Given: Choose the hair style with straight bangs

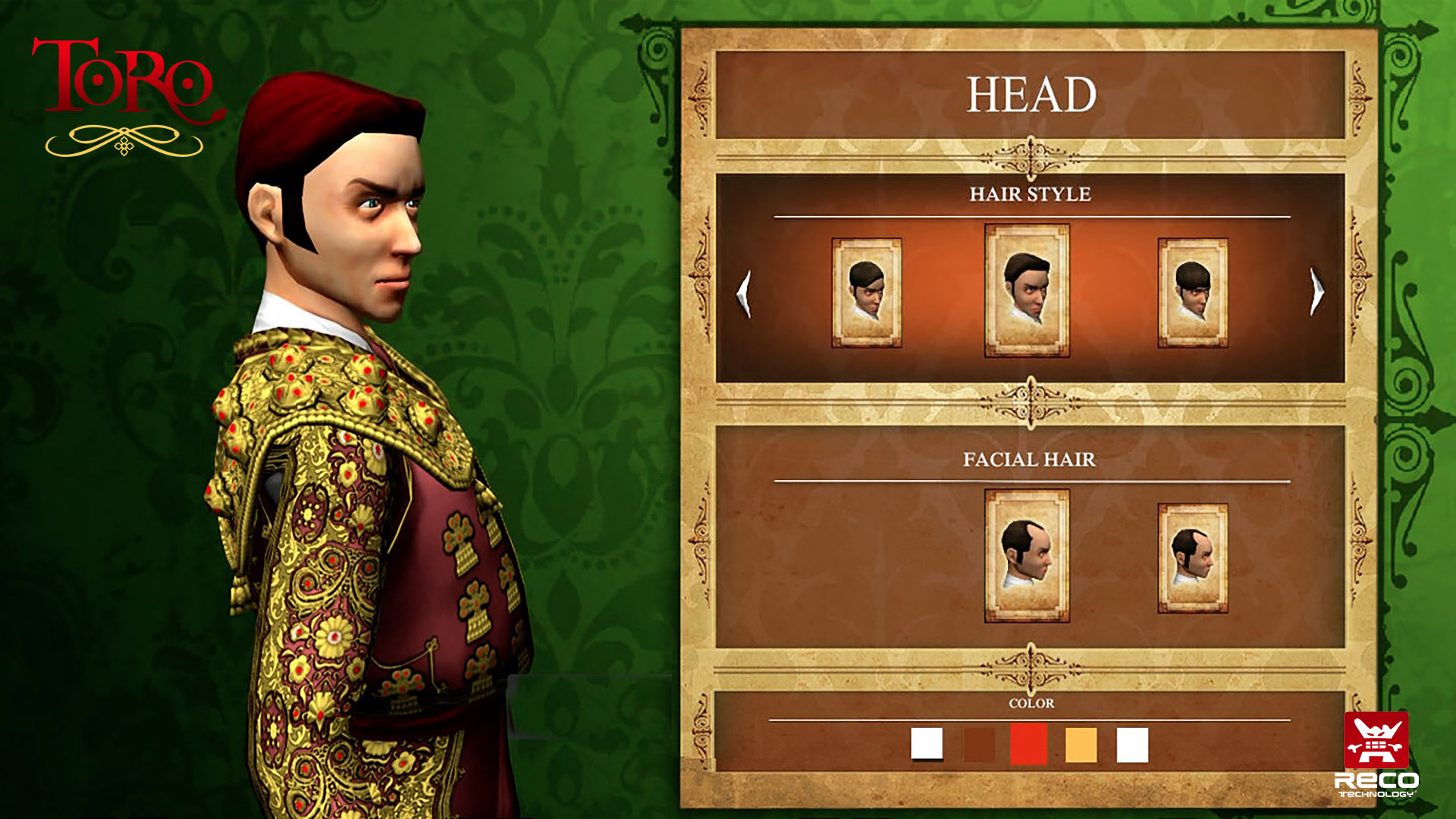Looking at the screenshot, I should tap(1192, 293).
